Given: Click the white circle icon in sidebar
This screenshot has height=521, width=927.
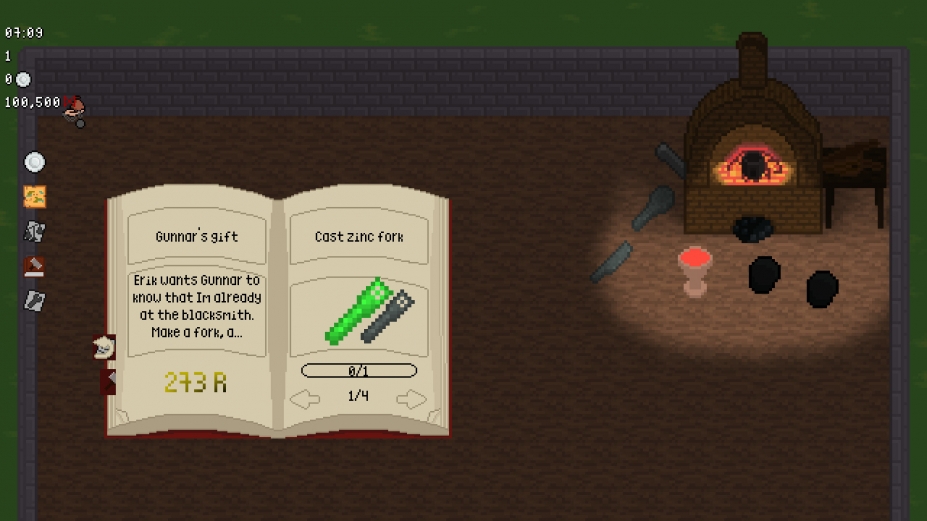Looking at the screenshot, I should [35, 162].
